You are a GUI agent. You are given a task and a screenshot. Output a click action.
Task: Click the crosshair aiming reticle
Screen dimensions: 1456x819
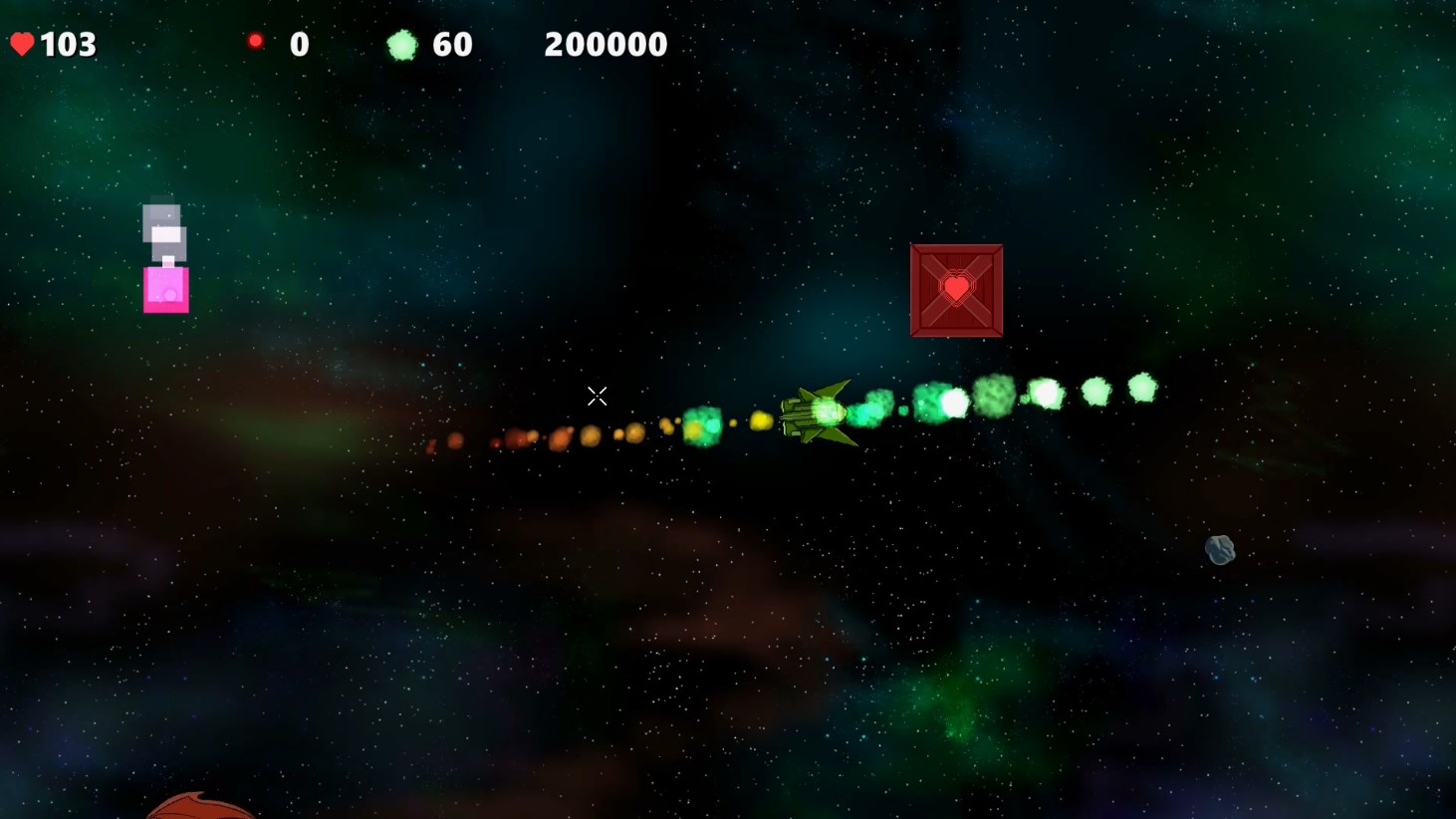click(x=598, y=397)
